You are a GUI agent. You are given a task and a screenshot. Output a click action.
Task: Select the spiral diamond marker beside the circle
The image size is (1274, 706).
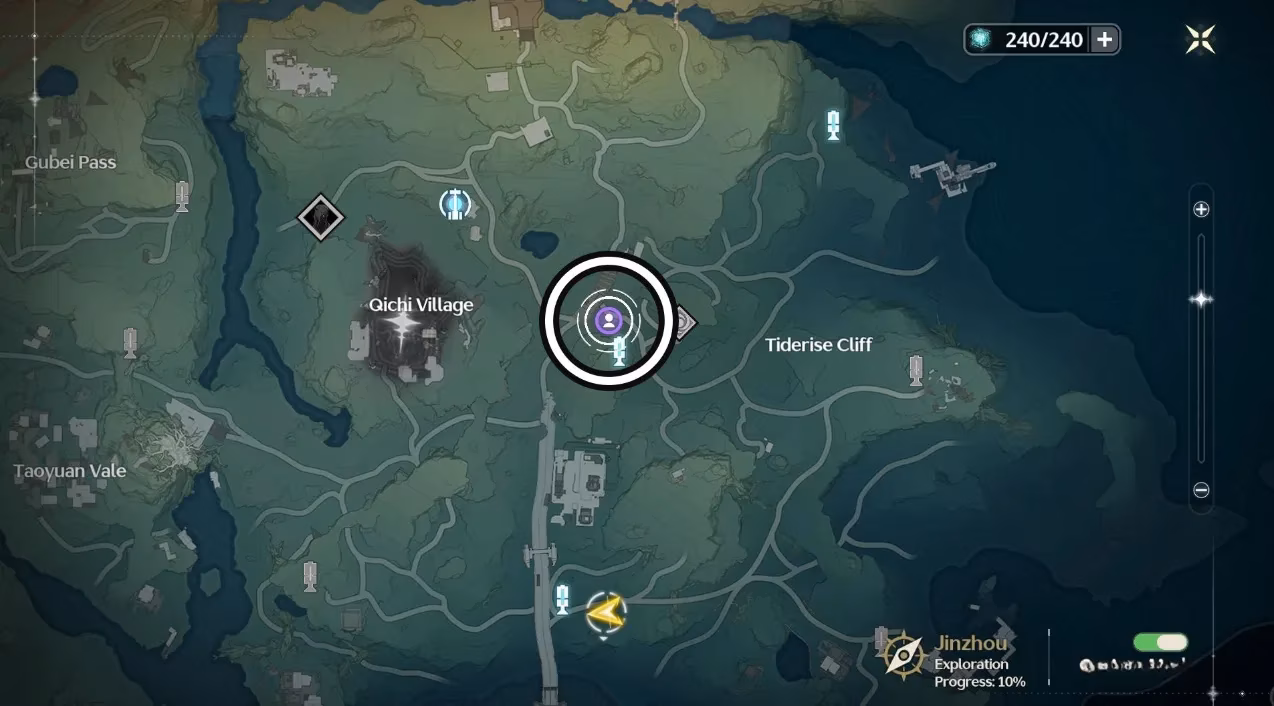pos(683,323)
